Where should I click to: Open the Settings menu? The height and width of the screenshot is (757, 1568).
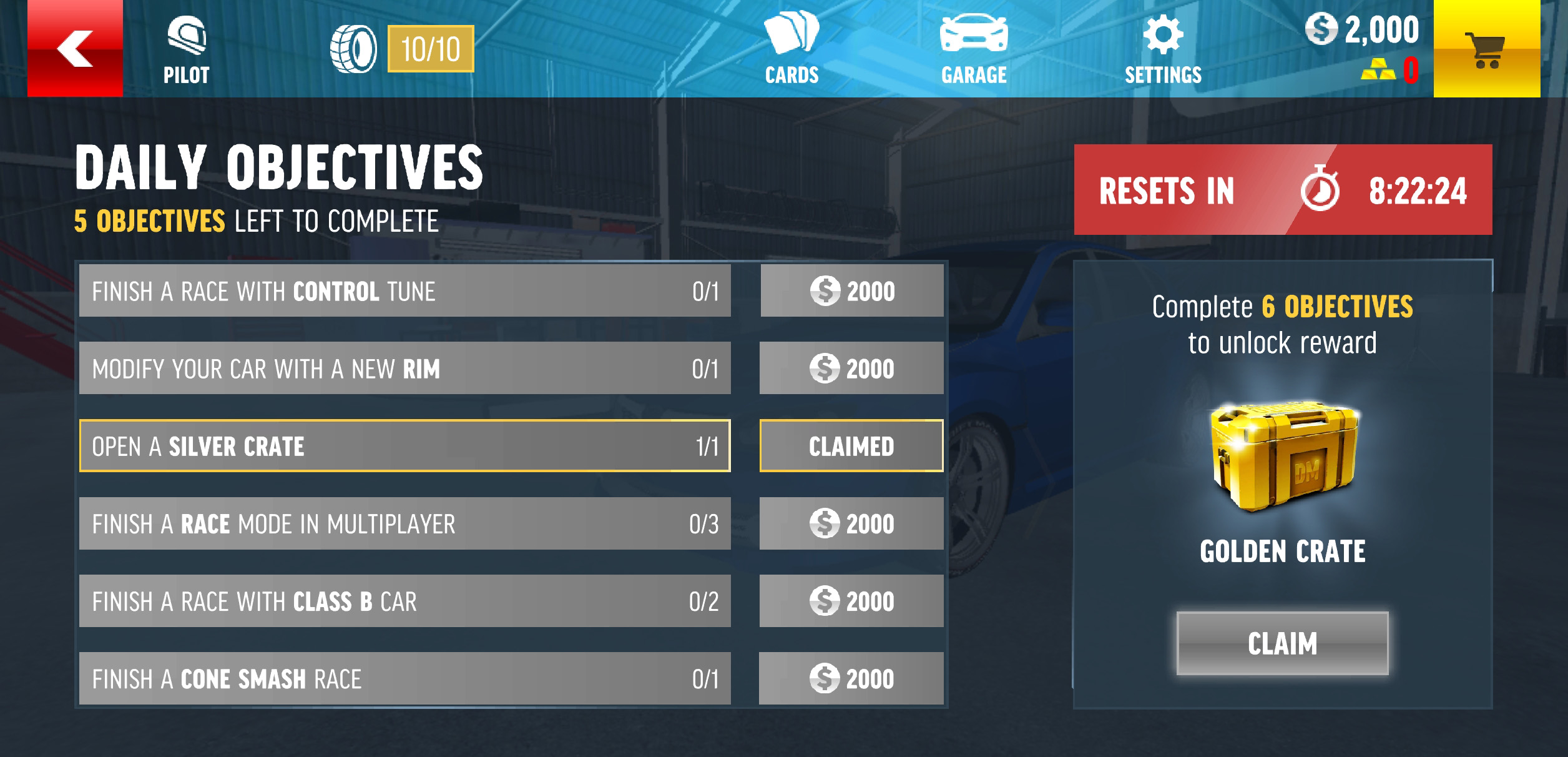tap(1163, 51)
